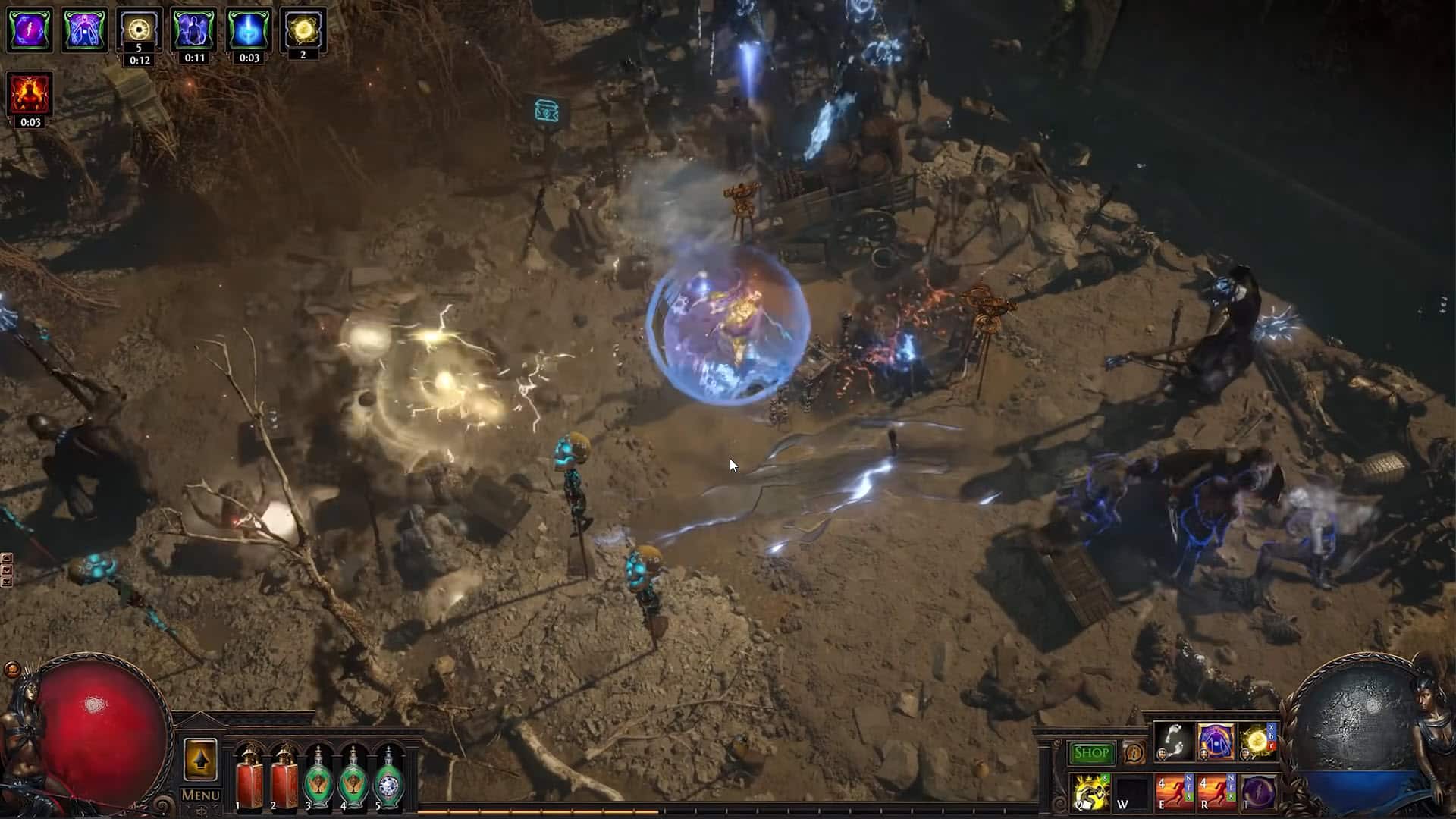Activate the blue robed-figure aura skill in skill bar
Viewport: 1456px width, 819px height.
pos(1216,741)
